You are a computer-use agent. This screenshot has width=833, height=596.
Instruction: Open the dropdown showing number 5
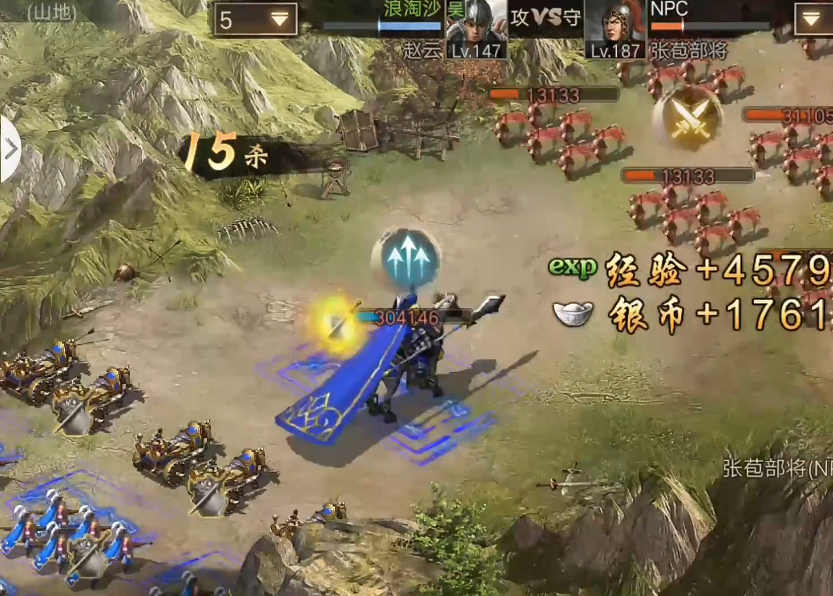pos(255,19)
